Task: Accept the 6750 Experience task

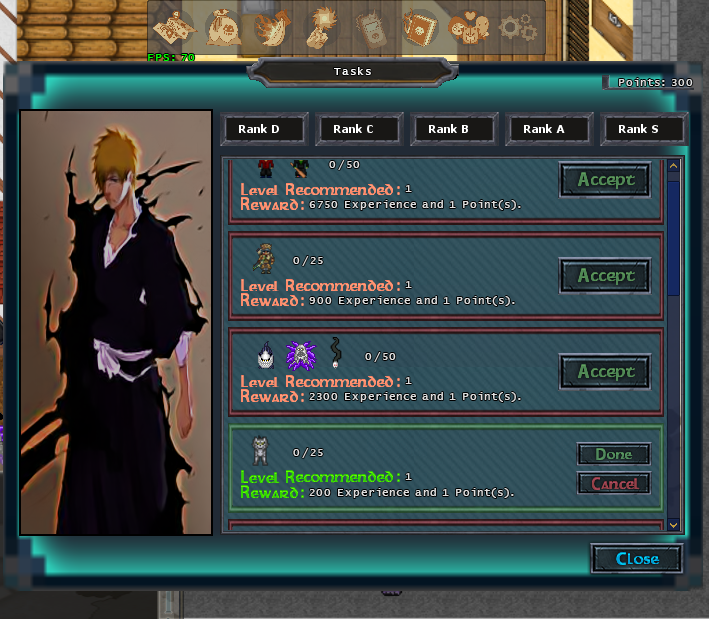Action: (x=605, y=180)
